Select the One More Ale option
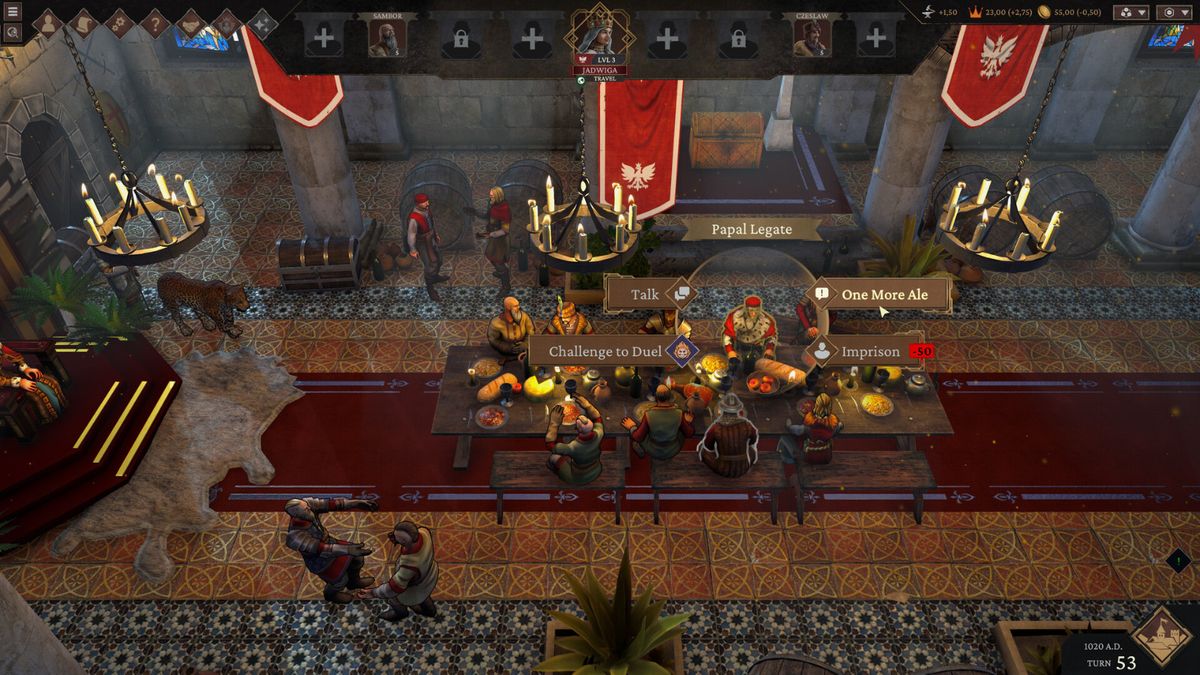This screenshot has width=1200, height=675. (884, 295)
